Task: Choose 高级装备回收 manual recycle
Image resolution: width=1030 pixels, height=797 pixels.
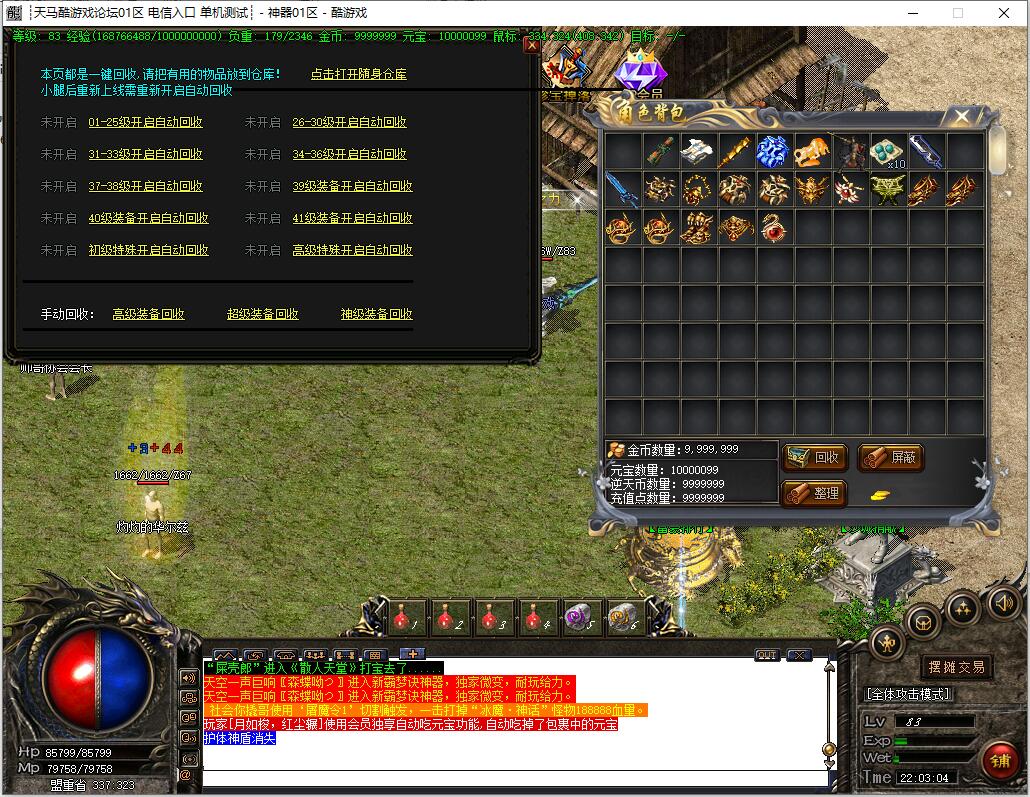Action: coord(148,314)
